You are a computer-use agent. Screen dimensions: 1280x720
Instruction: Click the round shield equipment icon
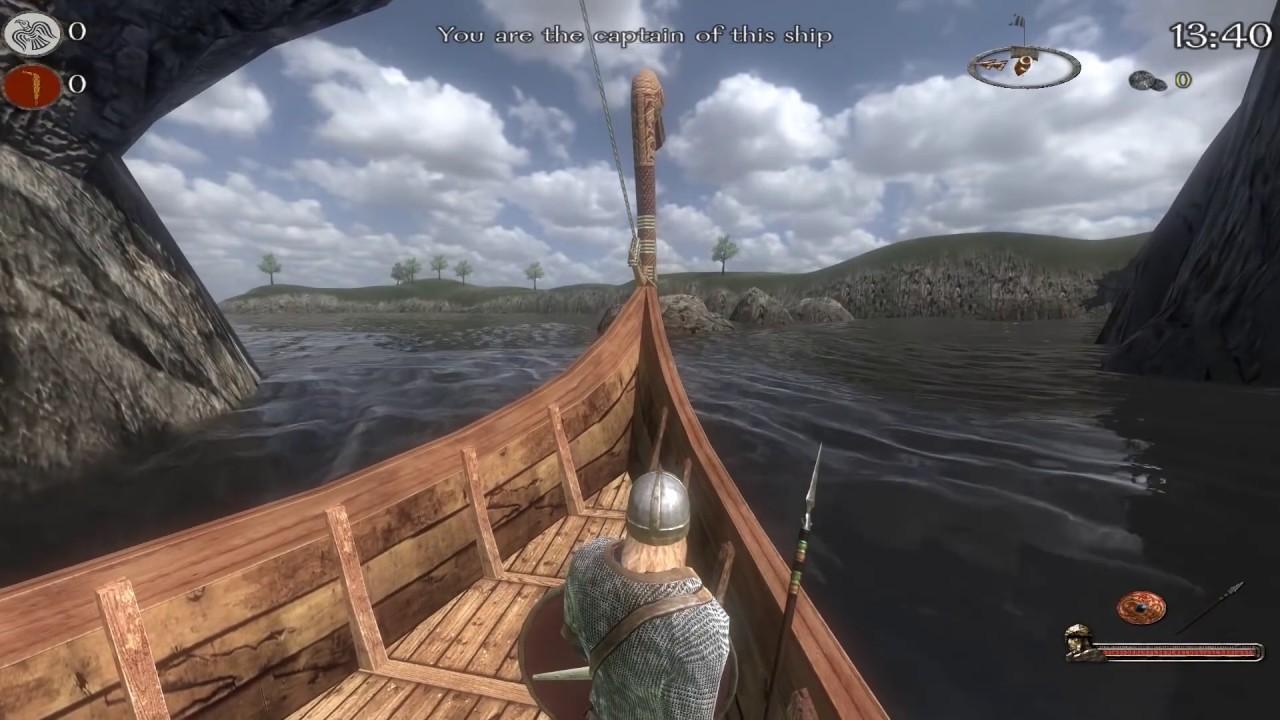(x=1143, y=608)
